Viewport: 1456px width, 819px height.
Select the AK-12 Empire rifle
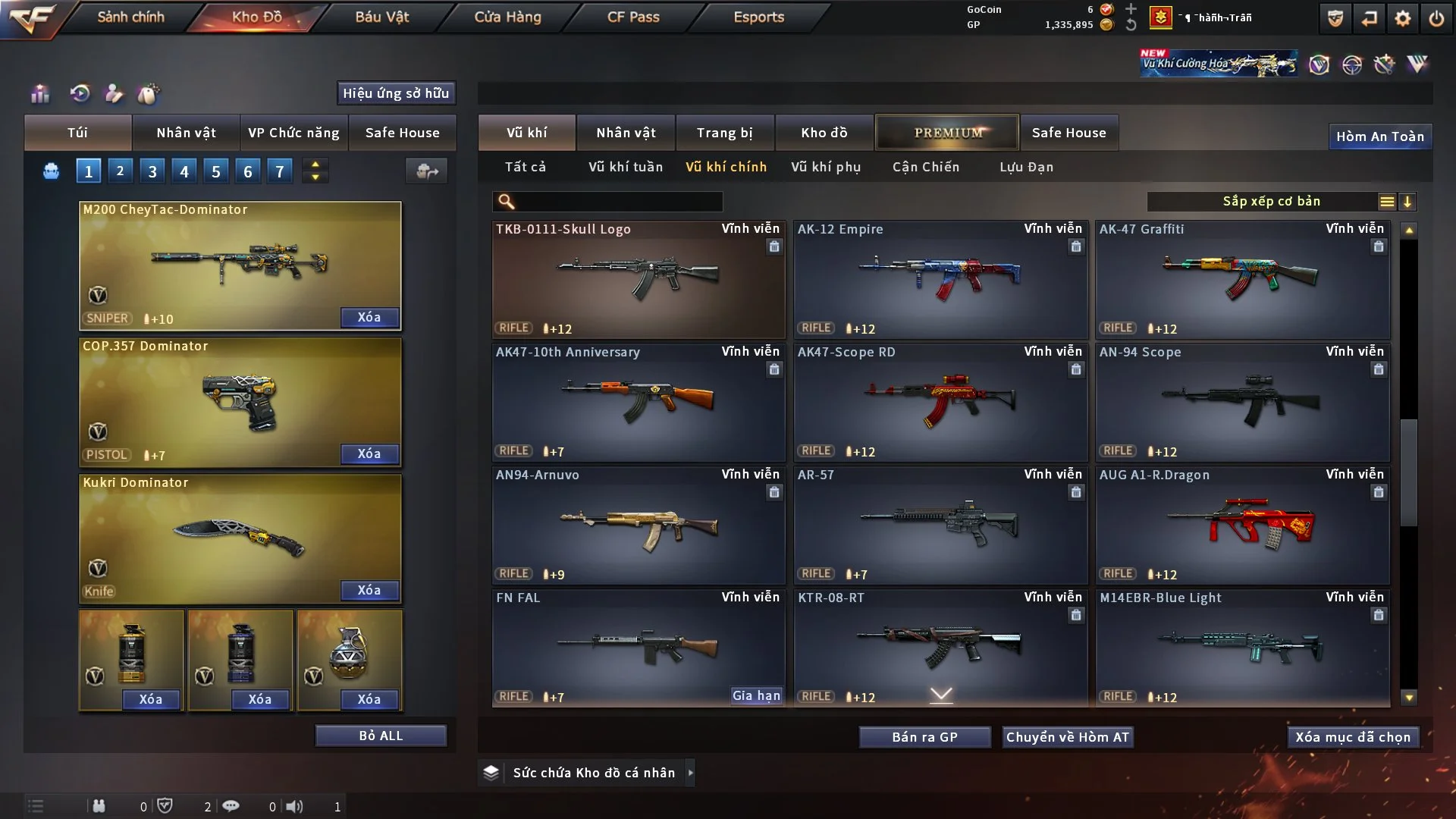click(x=940, y=279)
